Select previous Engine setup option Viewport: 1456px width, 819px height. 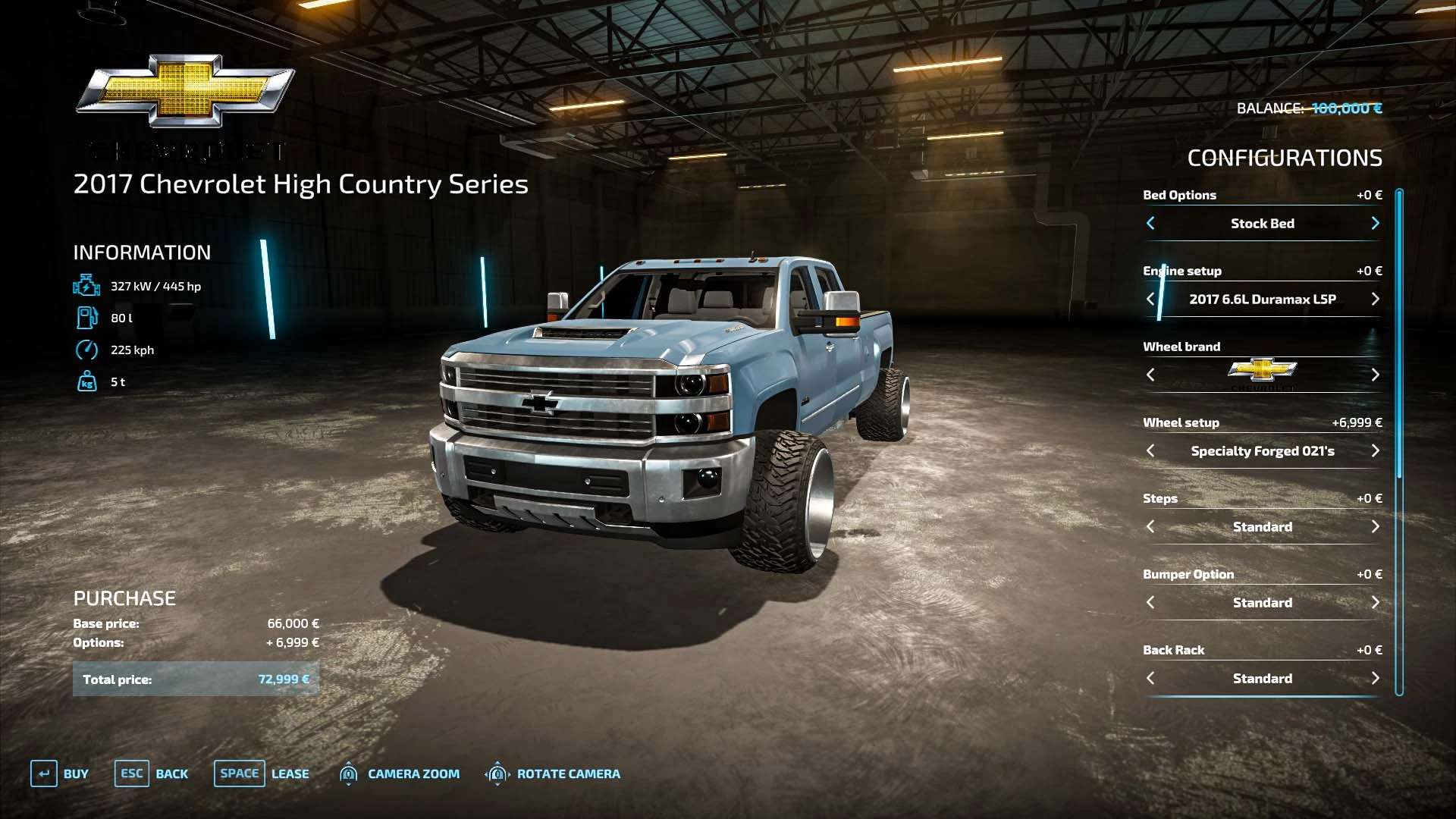pos(1150,299)
